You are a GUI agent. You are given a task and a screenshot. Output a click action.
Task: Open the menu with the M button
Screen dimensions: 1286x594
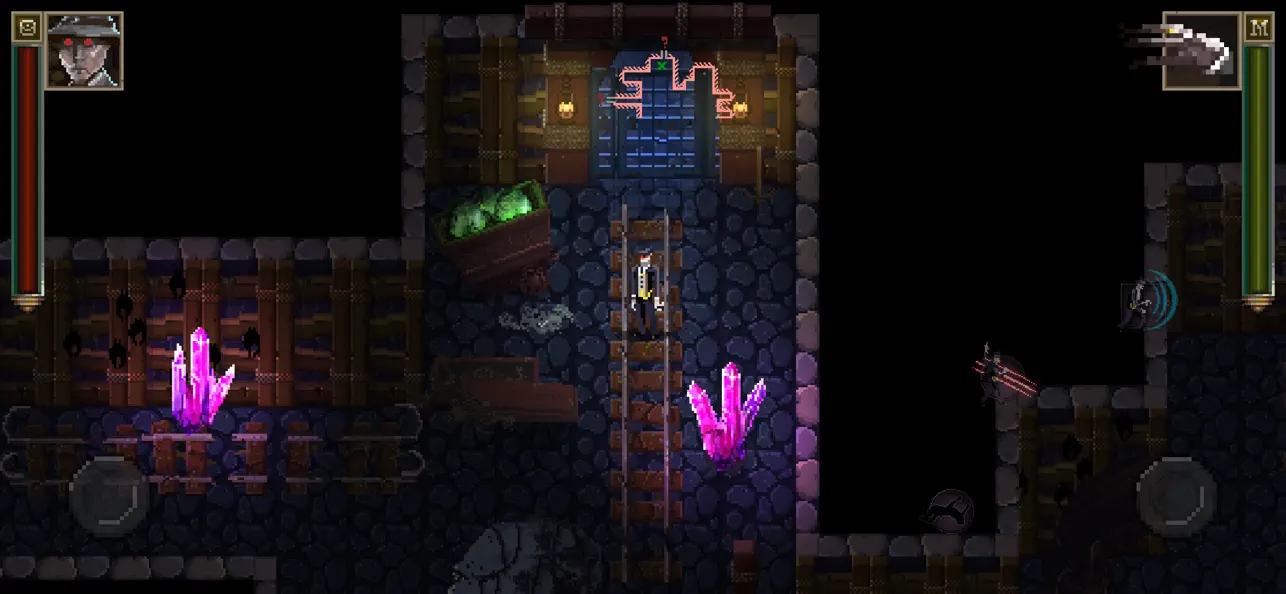(1258, 27)
